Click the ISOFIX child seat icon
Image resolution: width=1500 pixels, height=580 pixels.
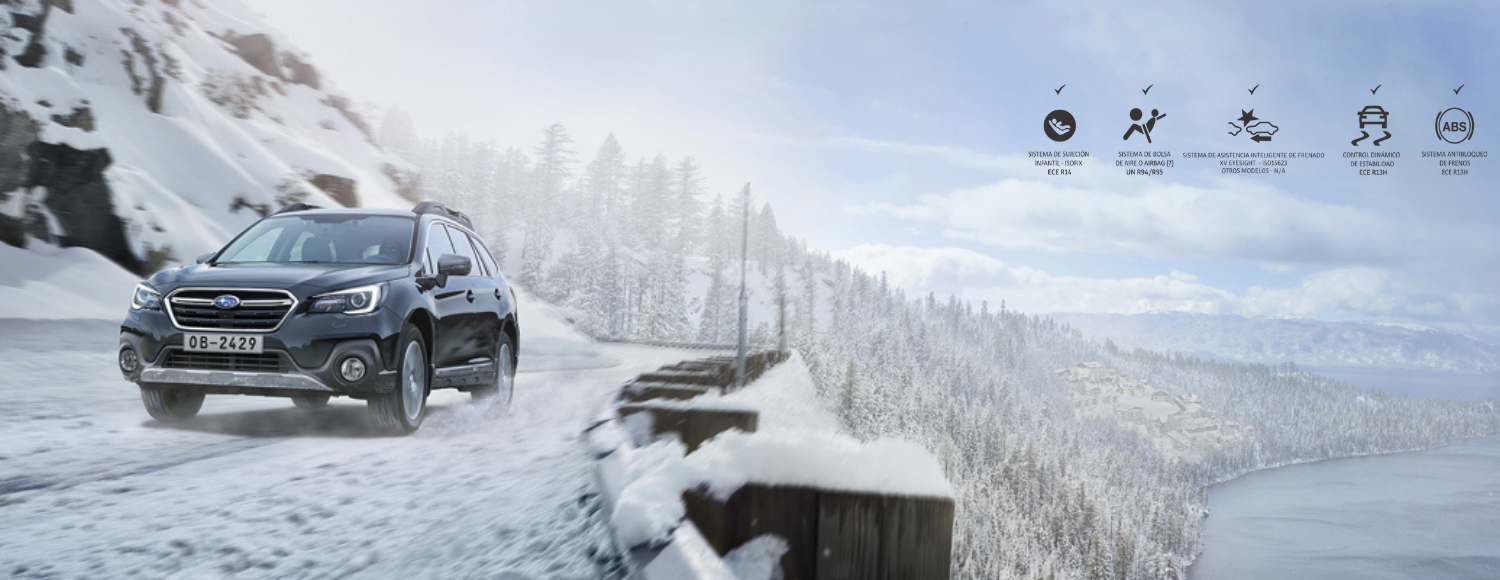pyautogui.click(x=1059, y=126)
